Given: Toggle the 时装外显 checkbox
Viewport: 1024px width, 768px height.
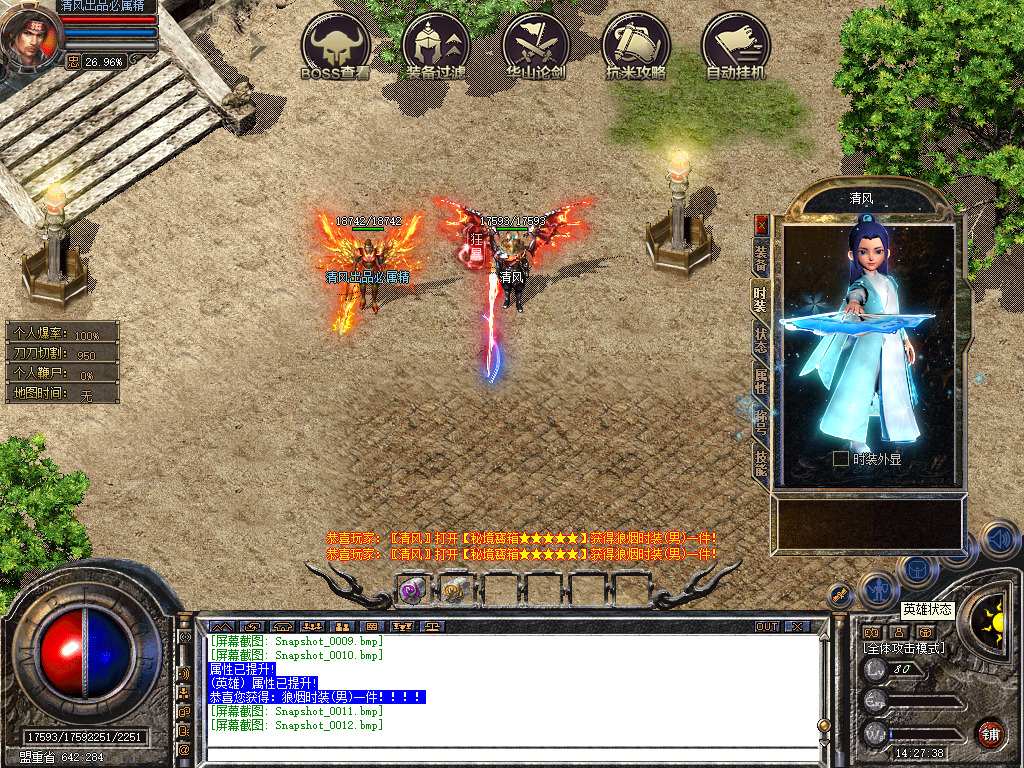Looking at the screenshot, I should click(841, 459).
